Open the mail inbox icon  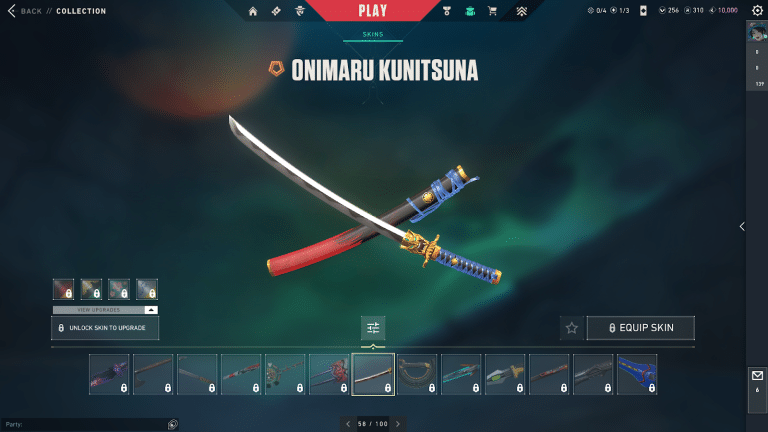point(757,377)
